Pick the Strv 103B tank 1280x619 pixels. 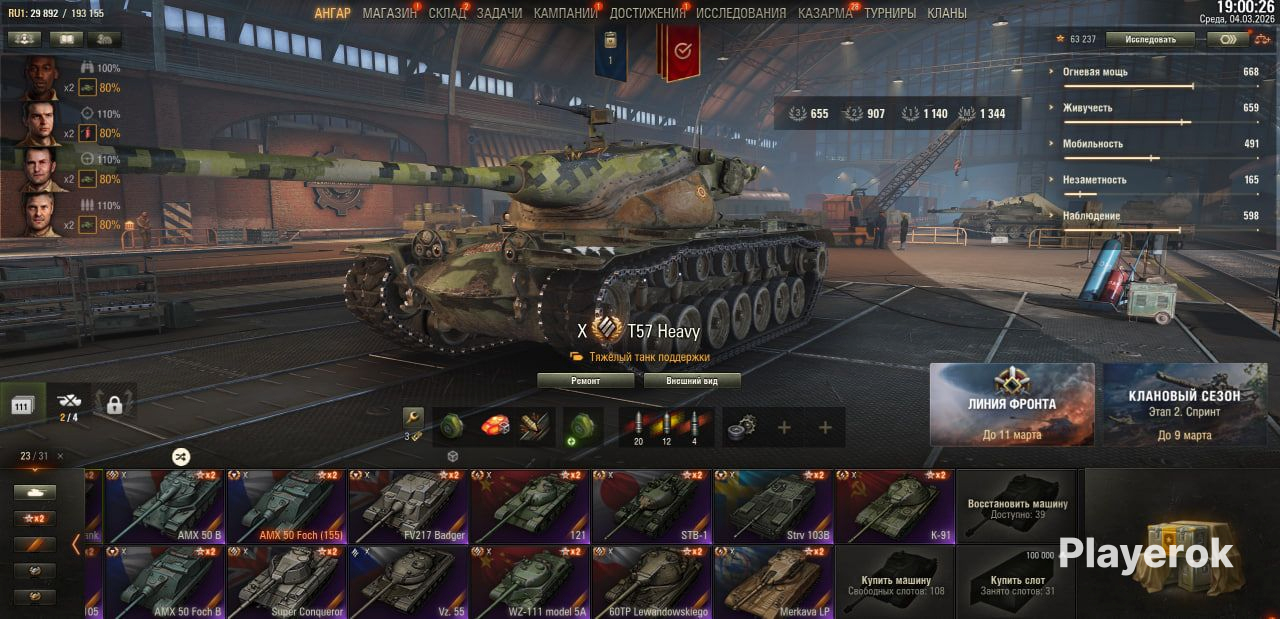click(773, 507)
